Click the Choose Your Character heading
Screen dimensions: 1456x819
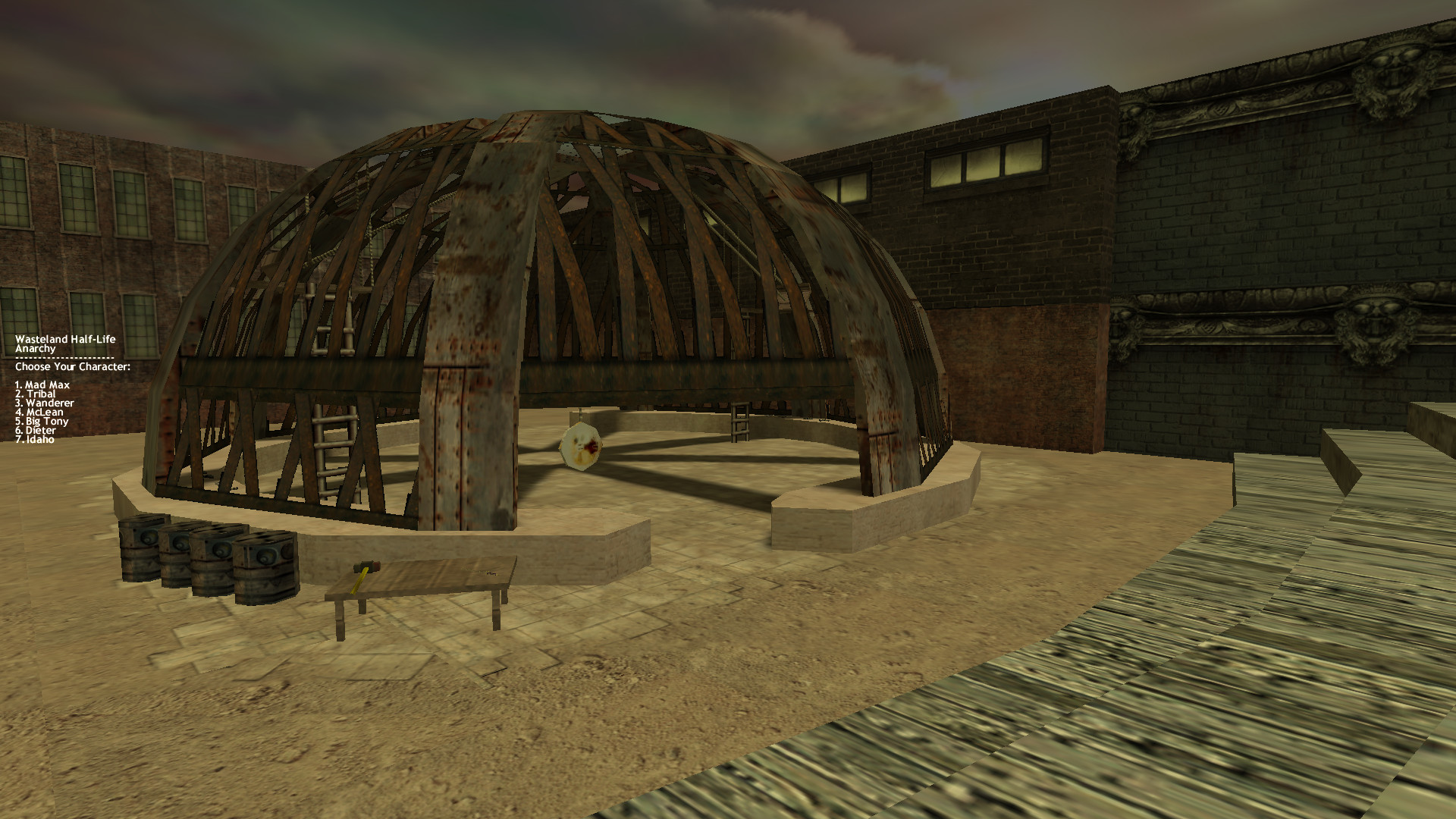pyautogui.click(x=72, y=366)
